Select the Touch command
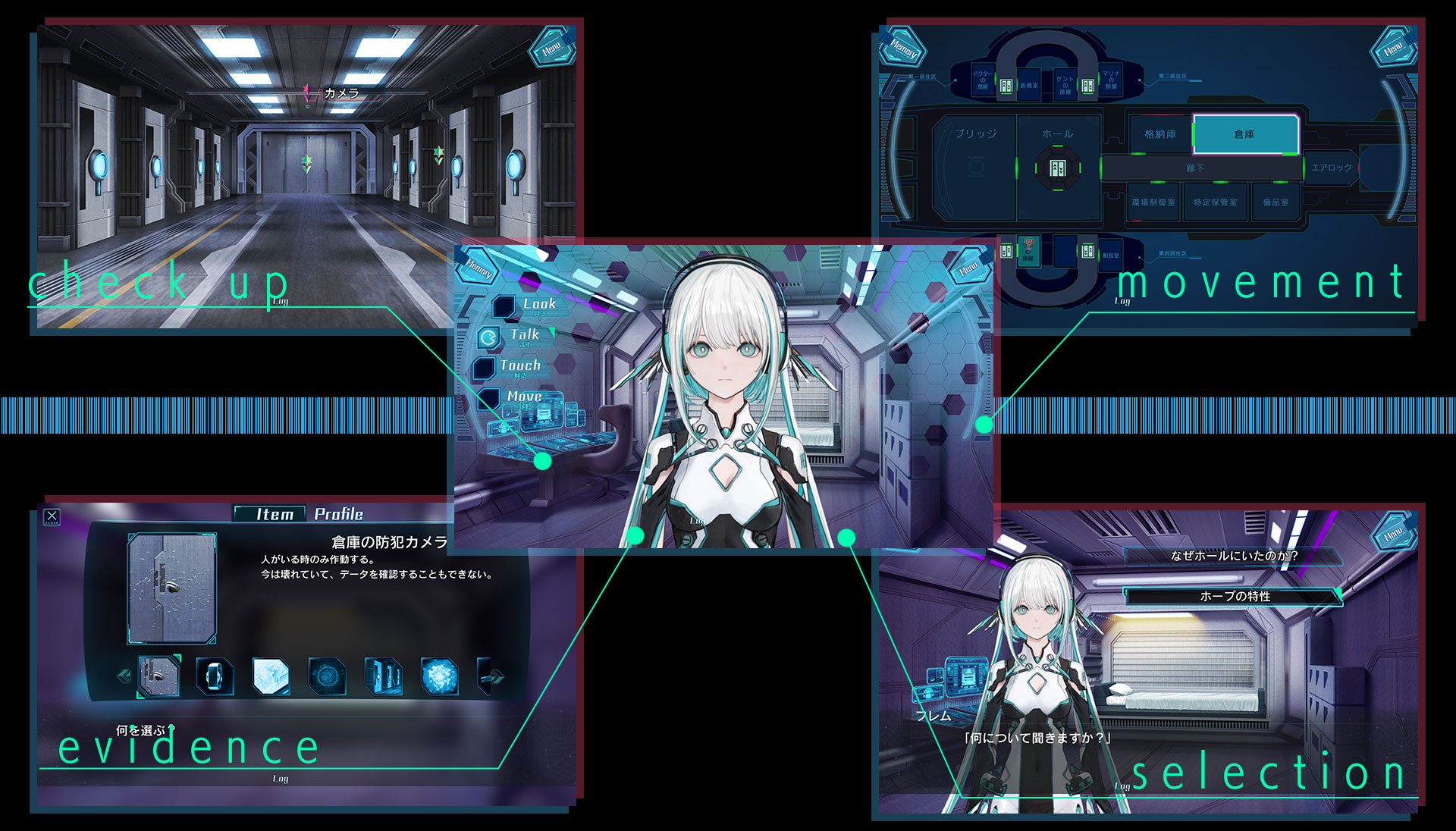This screenshot has width=1456, height=831. tap(519, 366)
